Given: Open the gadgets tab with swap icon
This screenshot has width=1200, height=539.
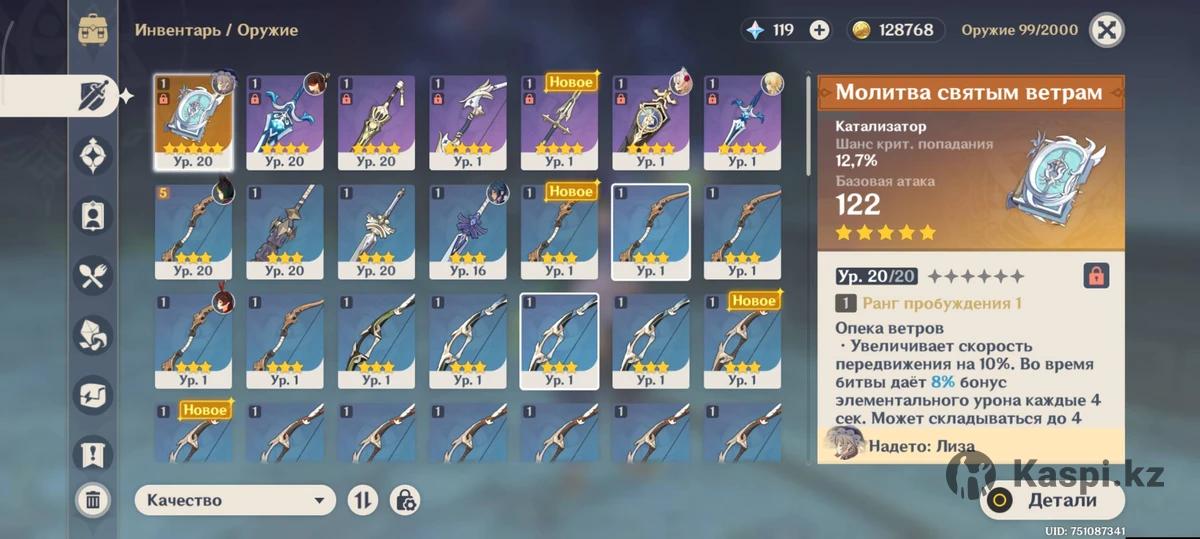Looking at the screenshot, I should coord(94,394).
